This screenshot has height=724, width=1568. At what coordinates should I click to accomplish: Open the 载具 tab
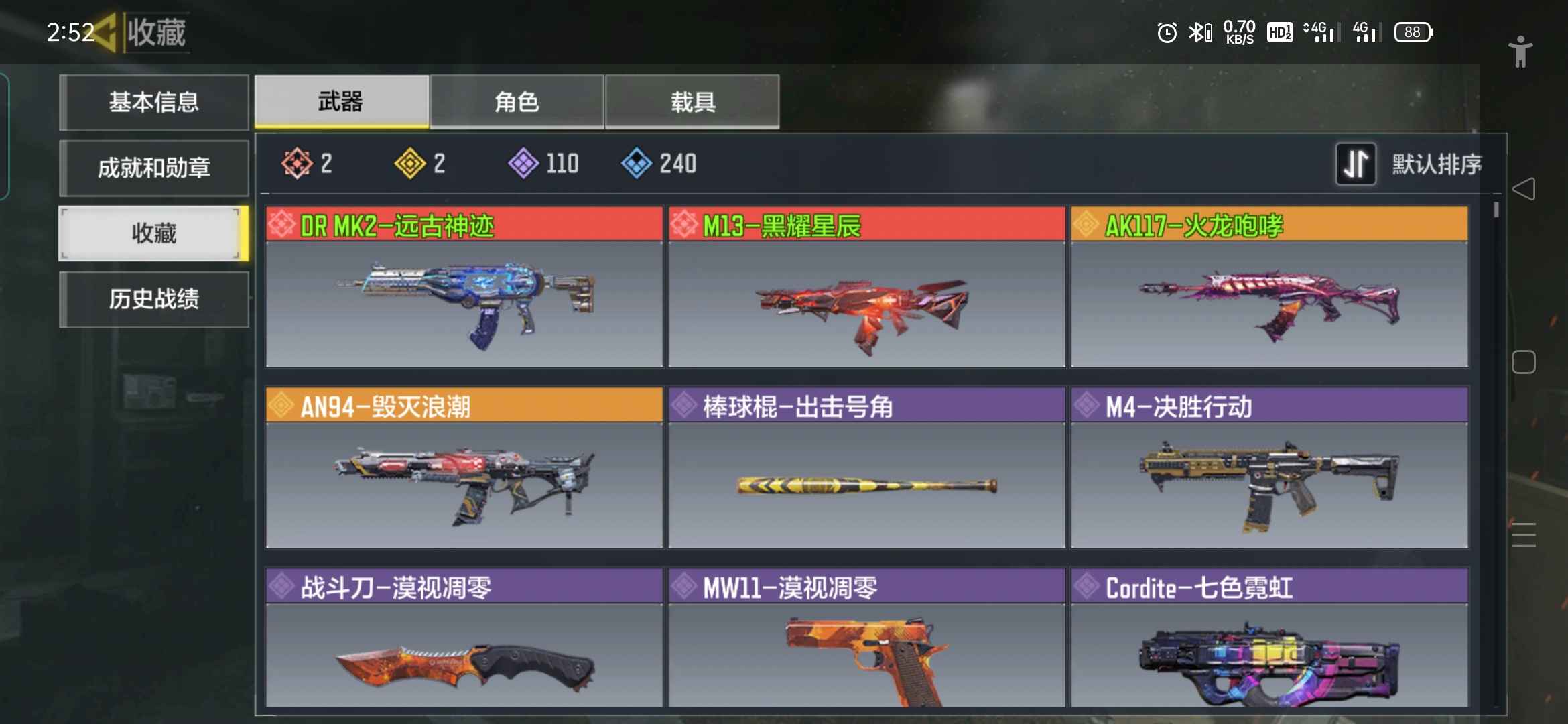pos(692,101)
